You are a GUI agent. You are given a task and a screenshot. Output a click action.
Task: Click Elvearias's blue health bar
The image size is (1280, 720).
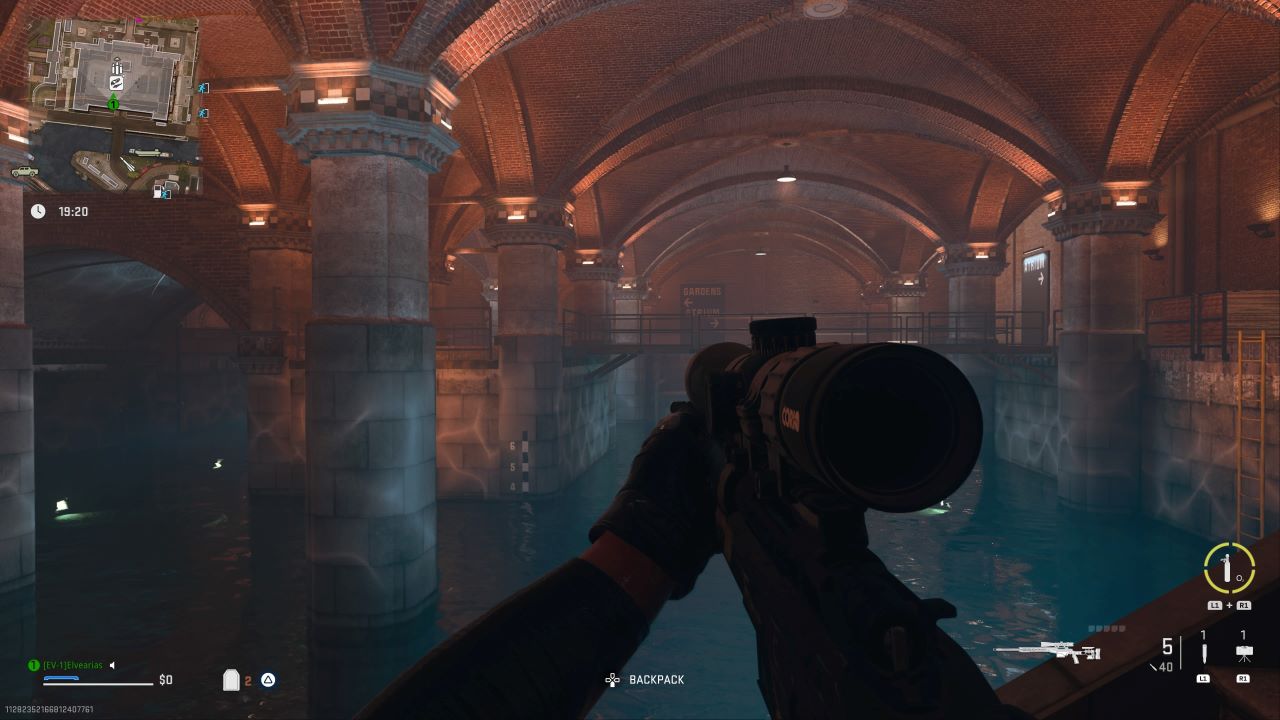coord(61,678)
